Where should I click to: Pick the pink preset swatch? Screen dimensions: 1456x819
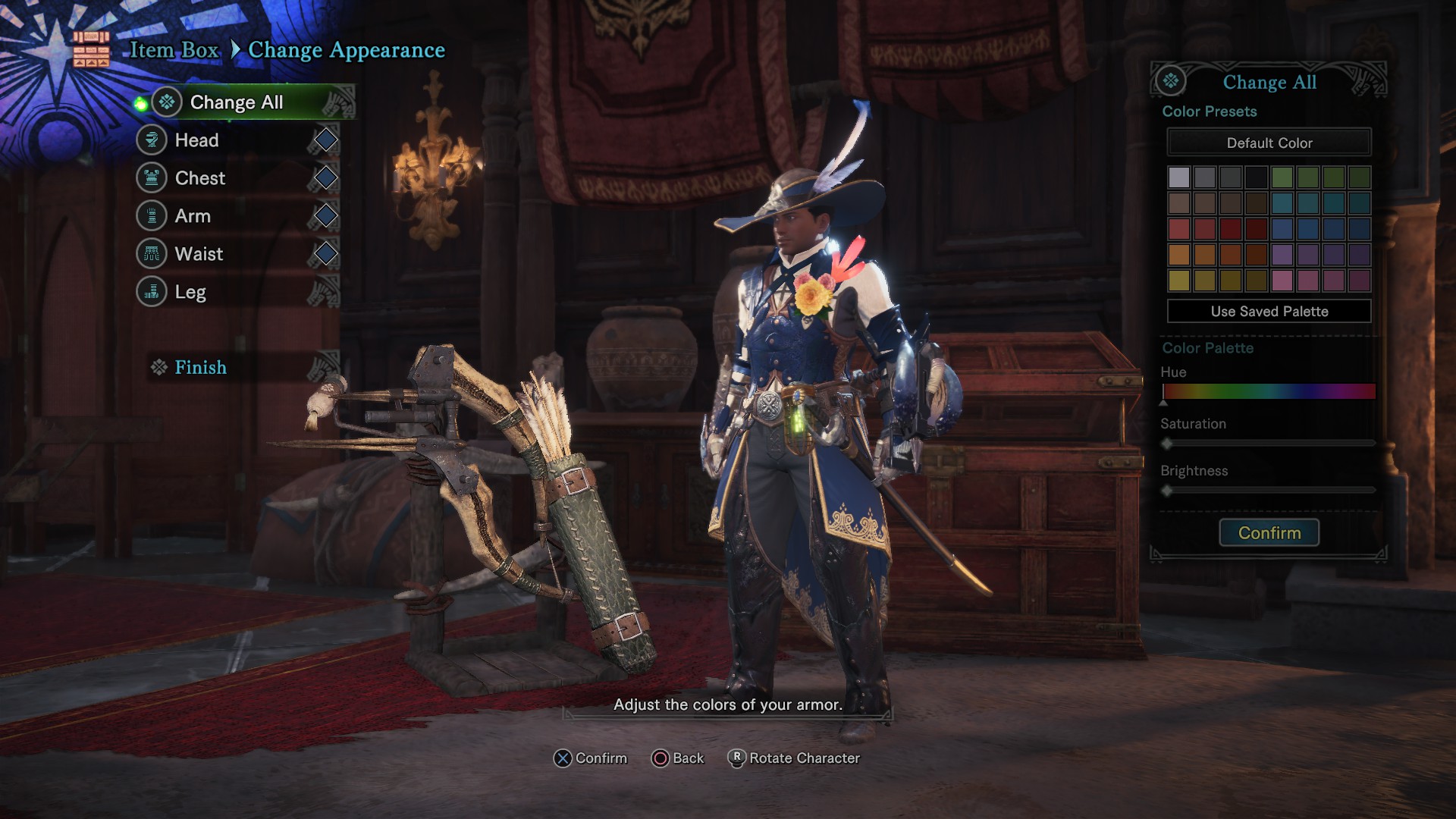point(1282,281)
